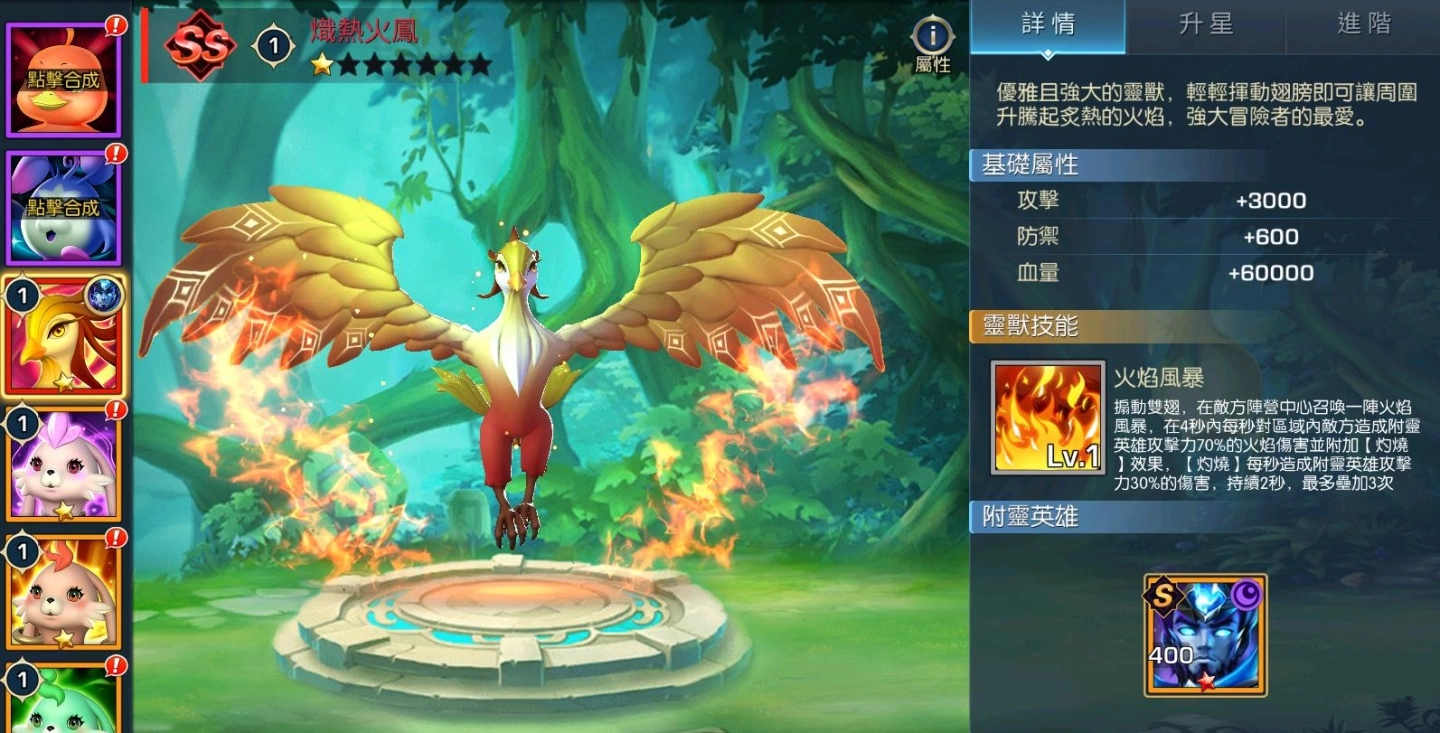Image resolution: width=1440 pixels, height=733 pixels.
Task: Select the pink rabbit pet in the sidebar
Action: (x=64, y=595)
